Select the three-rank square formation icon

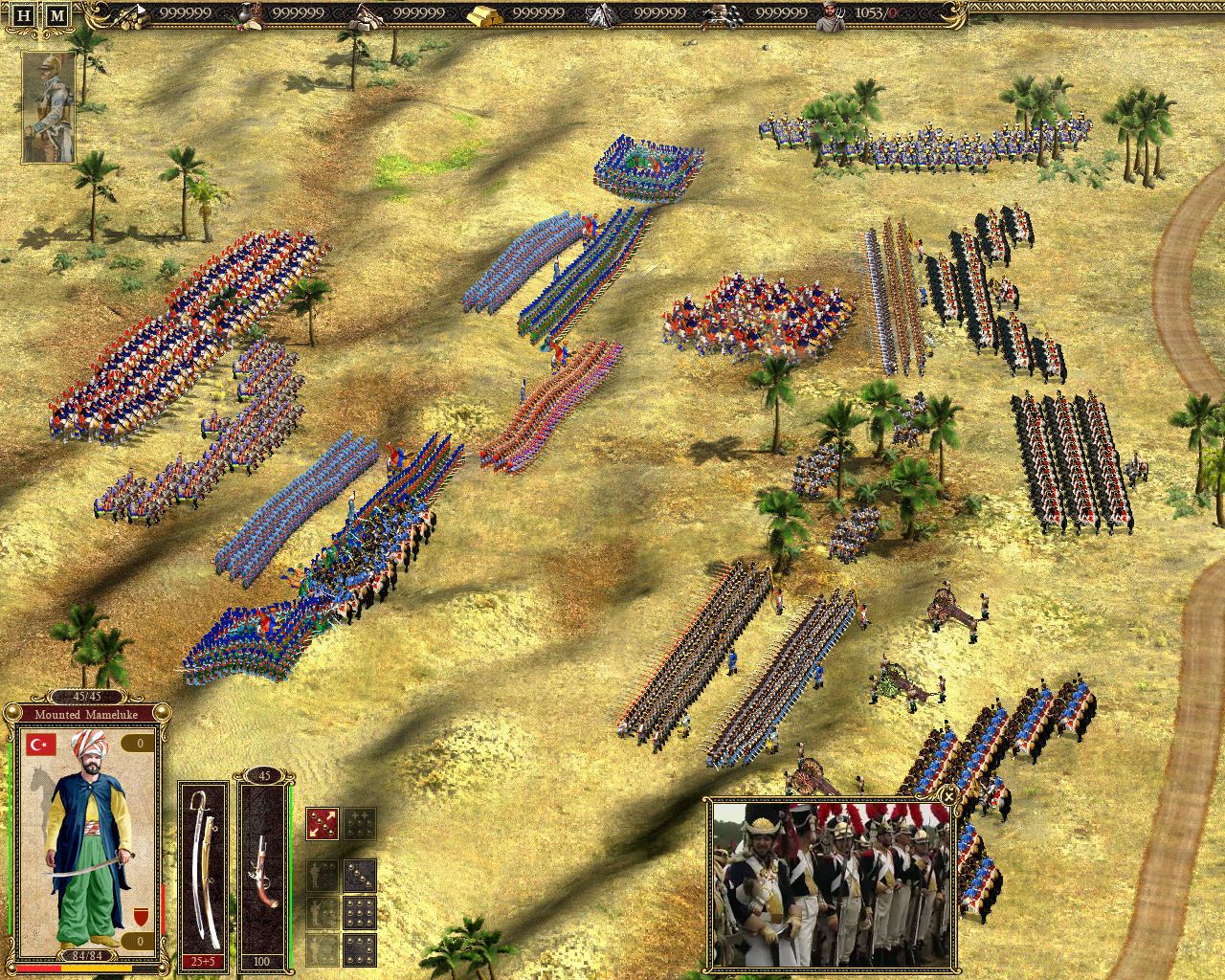pos(359,912)
